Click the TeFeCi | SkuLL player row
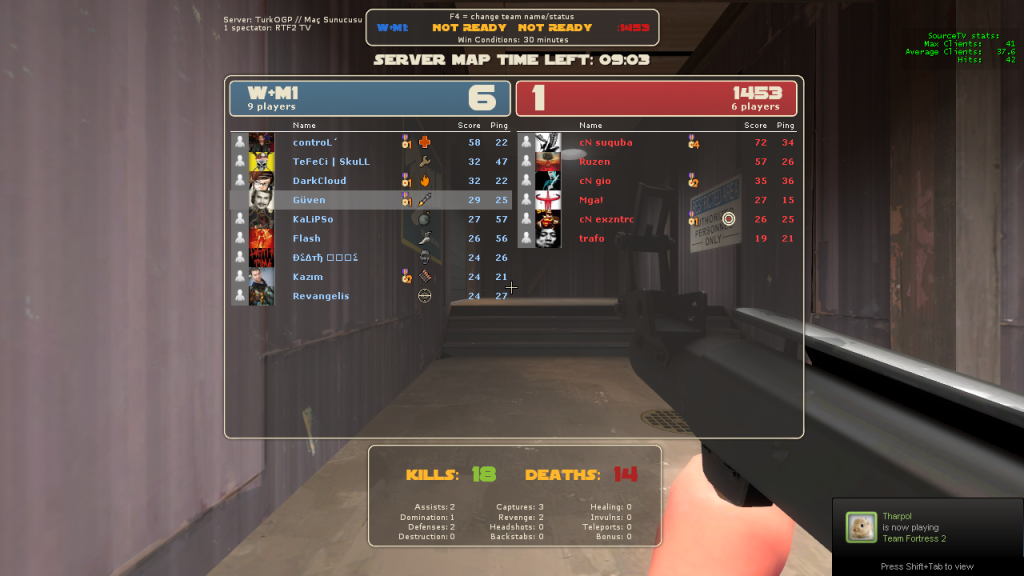 click(331, 161)
